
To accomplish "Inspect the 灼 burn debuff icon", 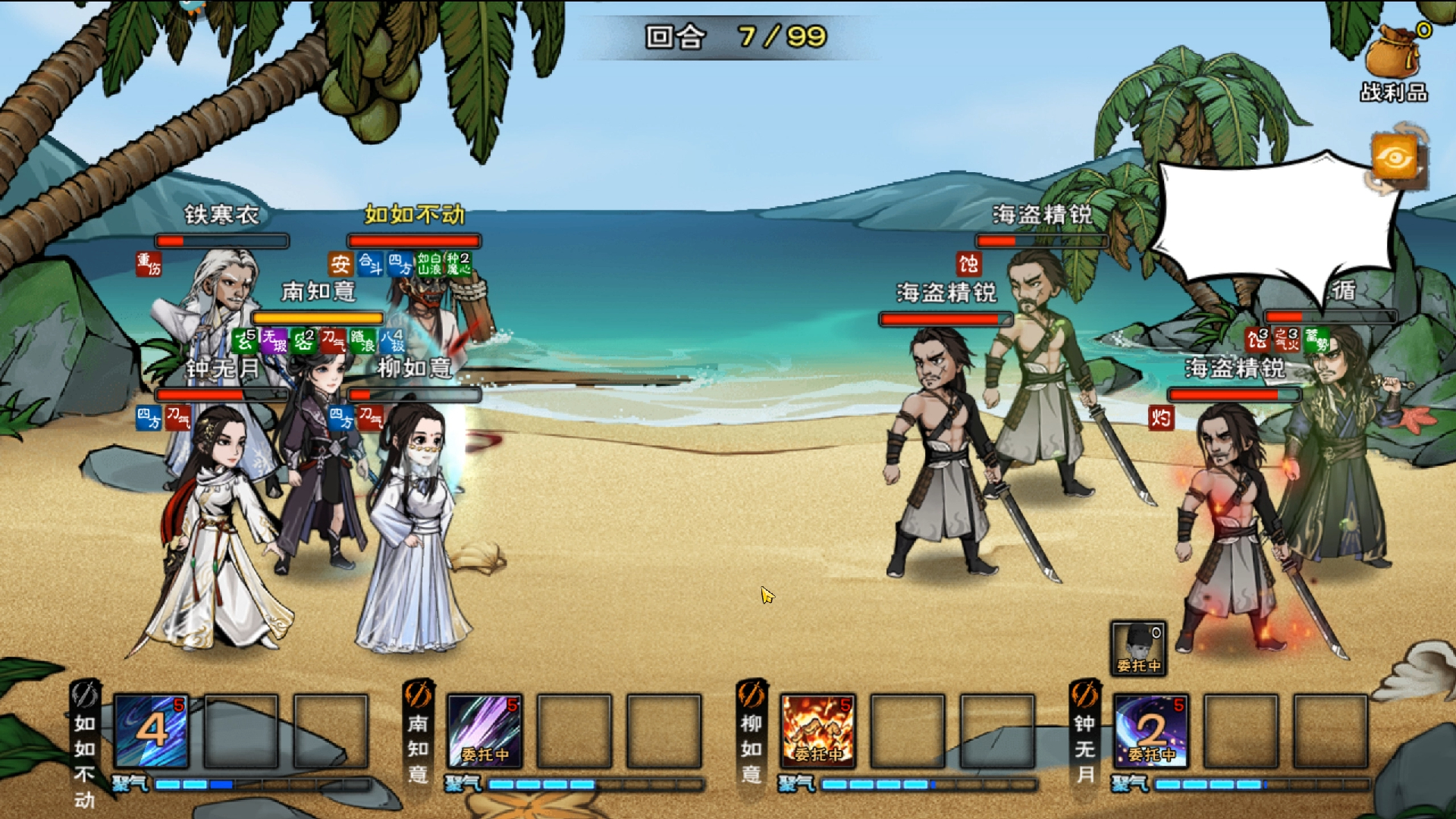I will [1160, 417].
